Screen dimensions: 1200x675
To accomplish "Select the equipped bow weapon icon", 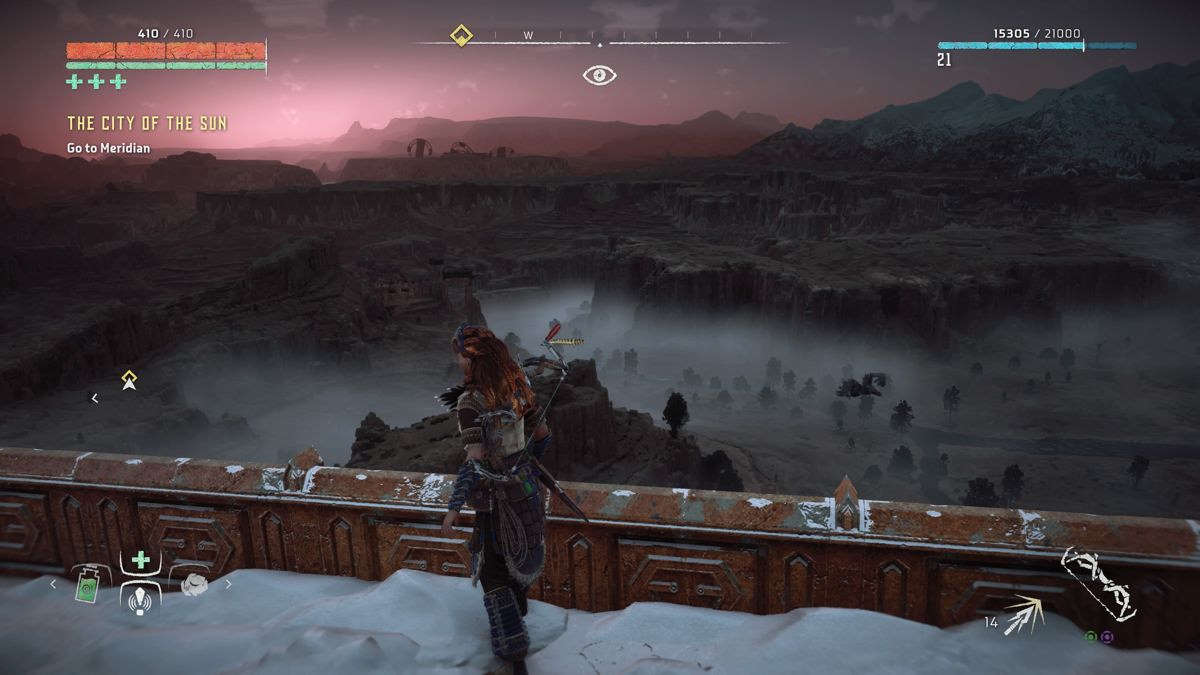I will coord(1099,585).
